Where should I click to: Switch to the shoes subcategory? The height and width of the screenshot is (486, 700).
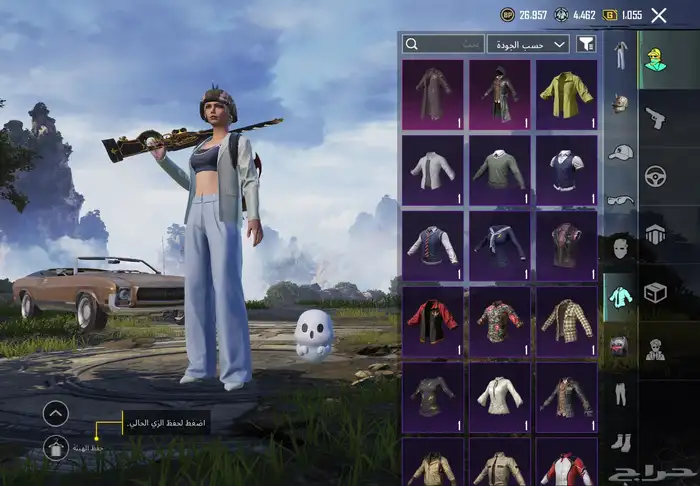point(620,441)
